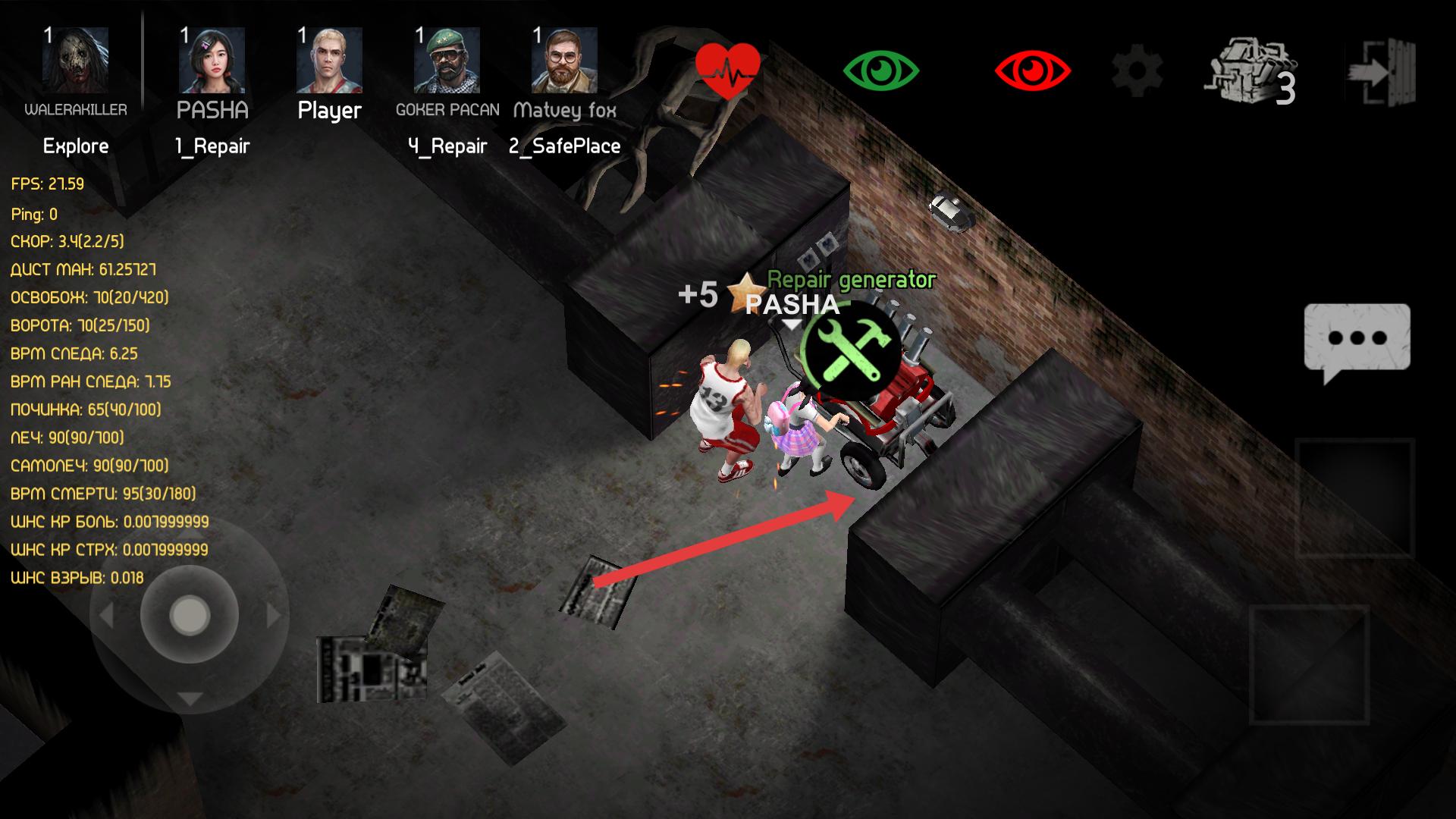This screenshot has height=819, width=1456.
Task: Tap the joystick's right arrow
Action: tap(274, 615)
